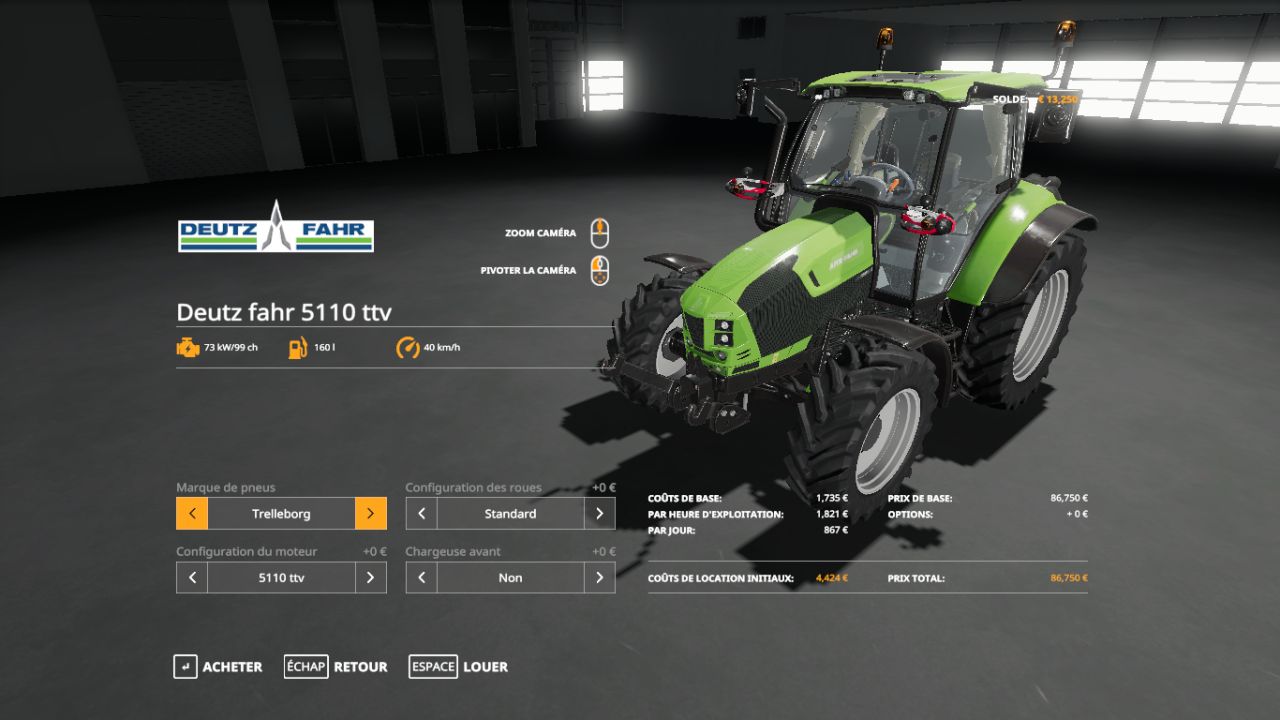Click left arrow of Chargeuse avant option

tap(421, 578)
